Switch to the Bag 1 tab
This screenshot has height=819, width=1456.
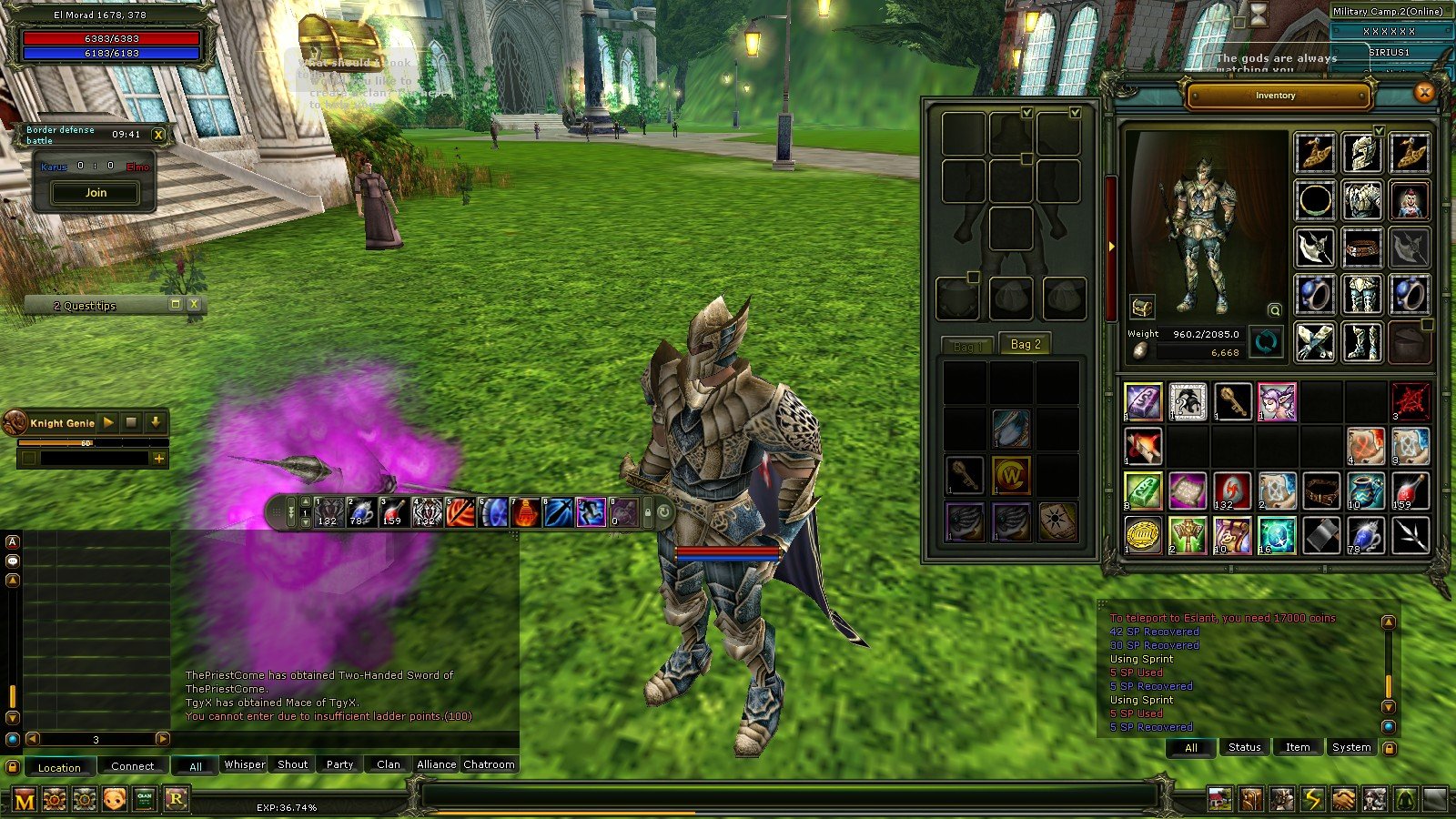[970, 345]
